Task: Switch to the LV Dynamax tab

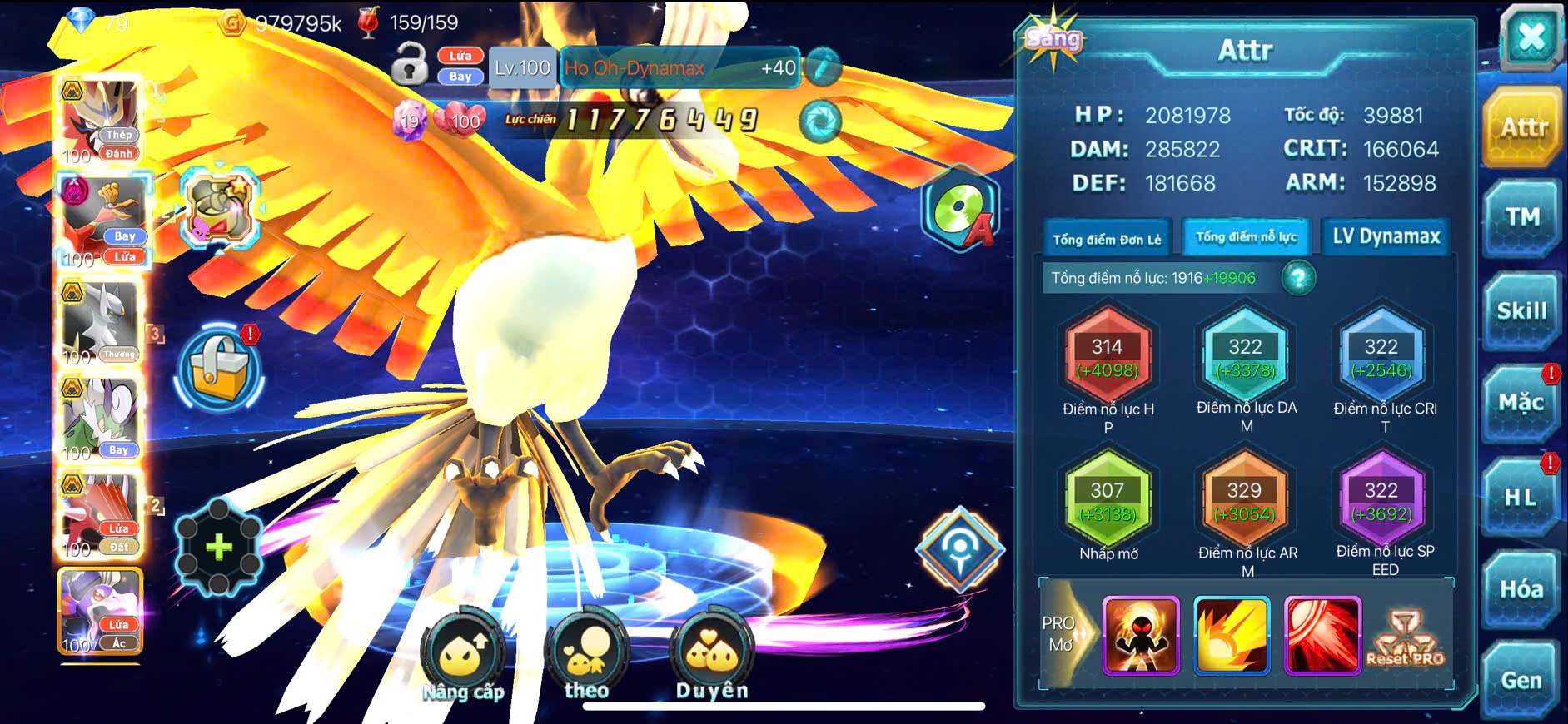Action: point(1386,237)
